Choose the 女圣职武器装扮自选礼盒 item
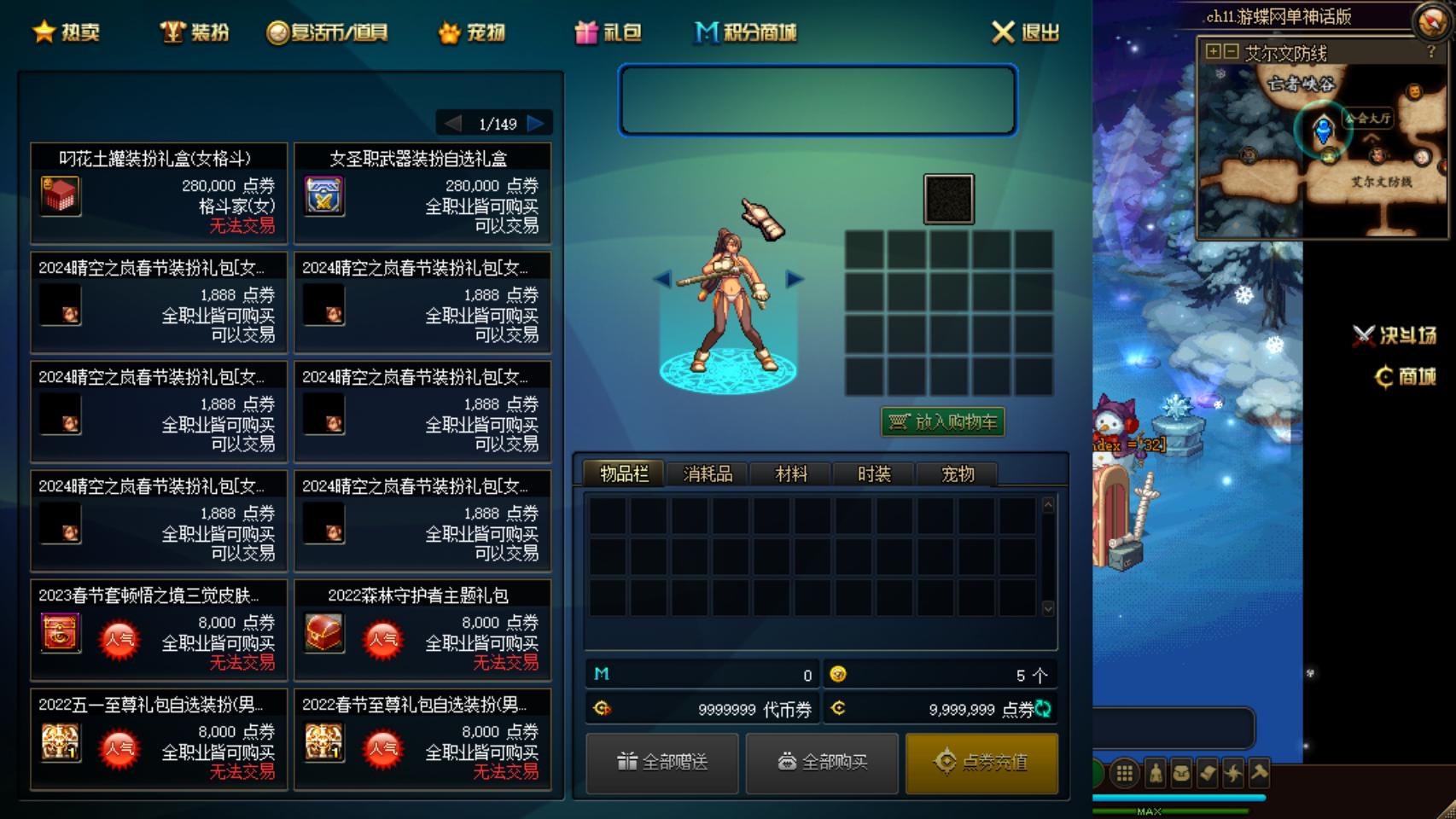This screenshot has height=819, width=1456. click(422, 193)
